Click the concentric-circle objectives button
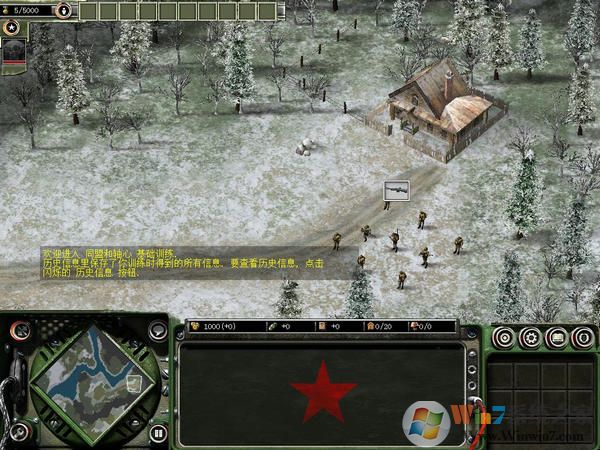Viewport: 600px width, 450px height. (505, 338)
